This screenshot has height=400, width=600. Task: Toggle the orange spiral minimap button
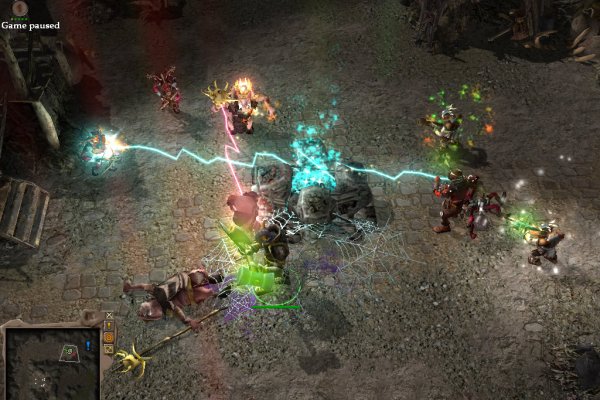click(108, 337)
